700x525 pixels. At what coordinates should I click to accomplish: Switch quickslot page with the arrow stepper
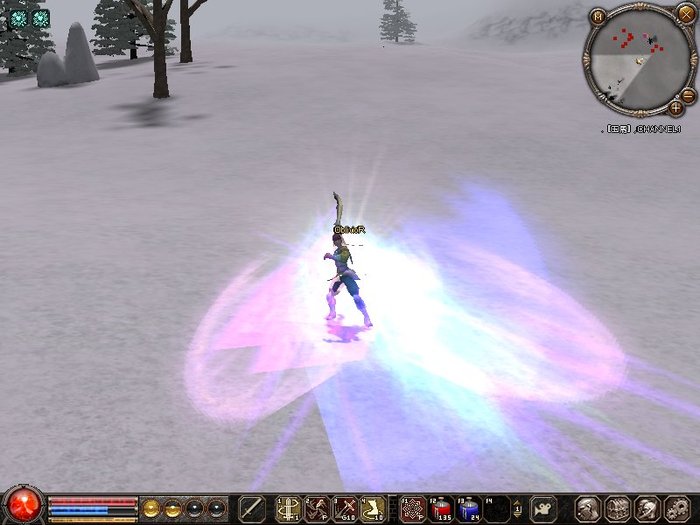(x=519, y=509)
